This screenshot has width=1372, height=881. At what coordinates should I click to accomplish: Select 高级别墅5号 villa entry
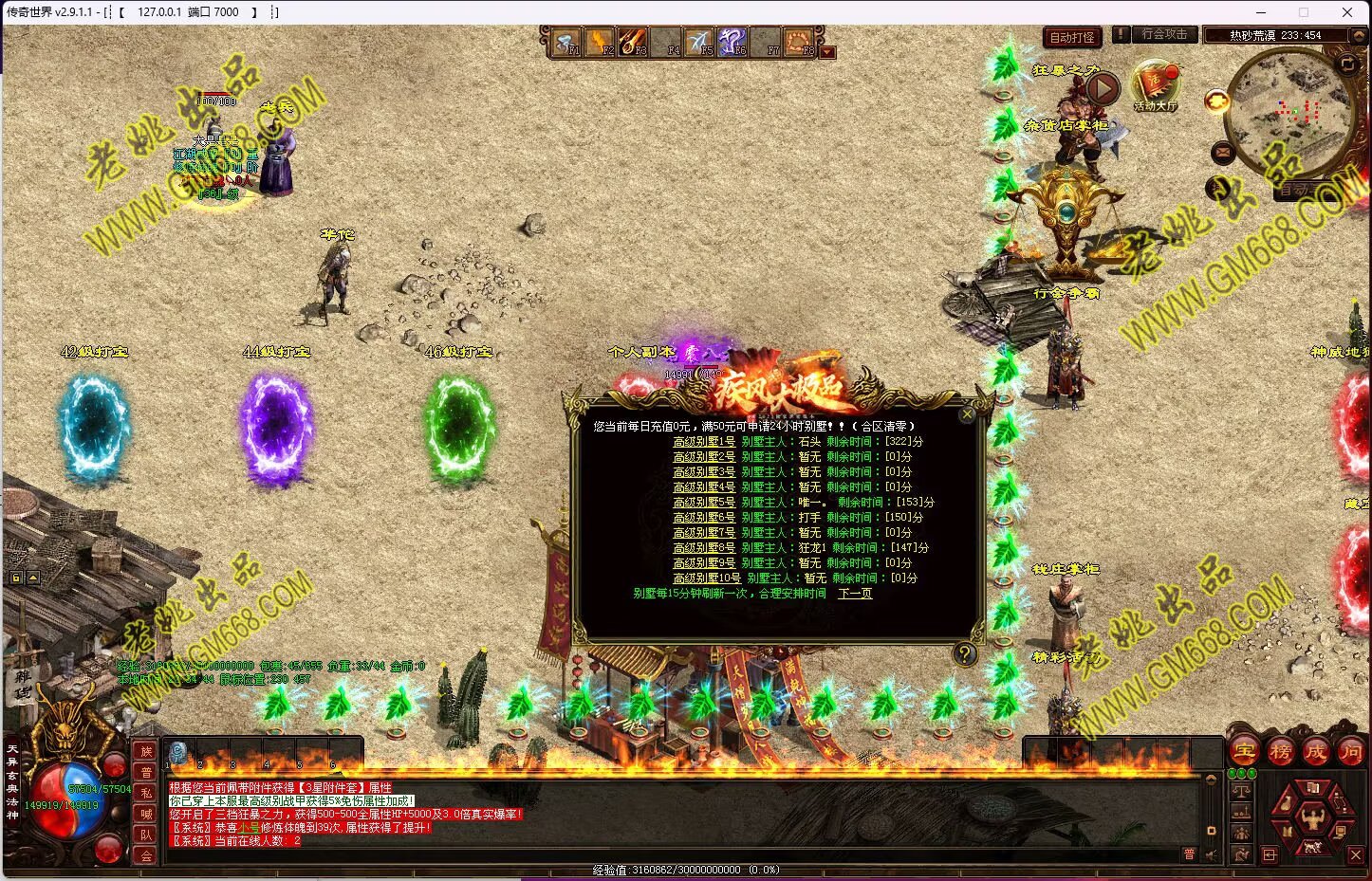(x=704, y=503)
